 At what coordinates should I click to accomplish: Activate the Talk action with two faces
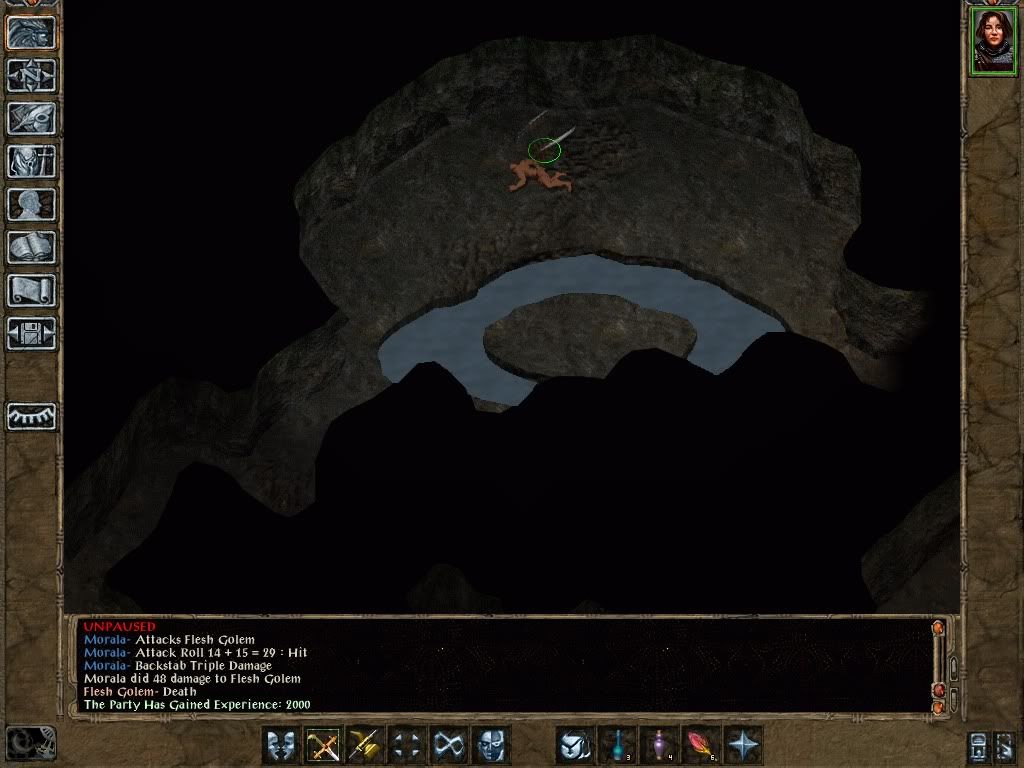click(x=281, y=745)
